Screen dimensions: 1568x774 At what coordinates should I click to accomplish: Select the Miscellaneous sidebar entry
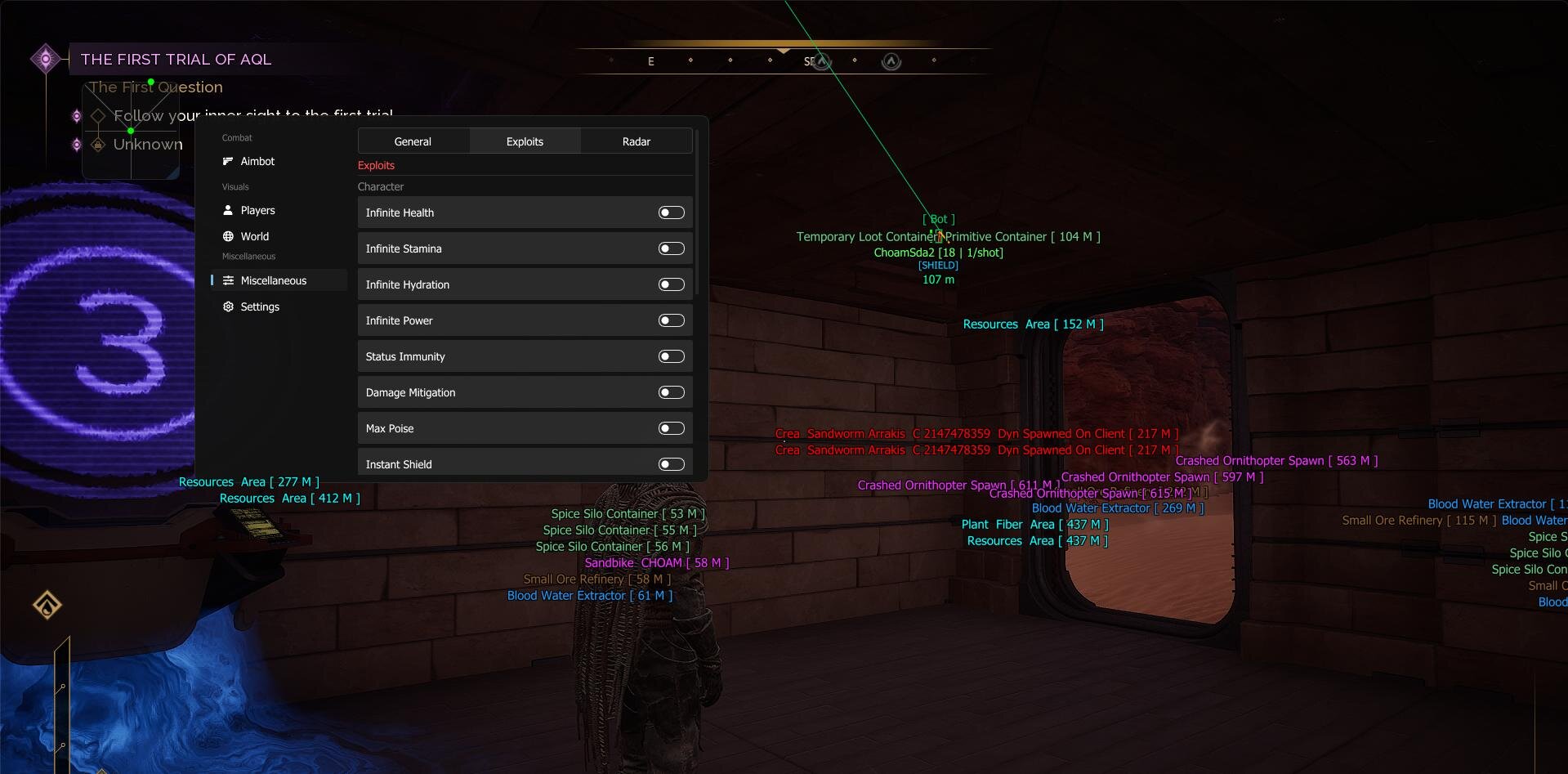(273, 280)
